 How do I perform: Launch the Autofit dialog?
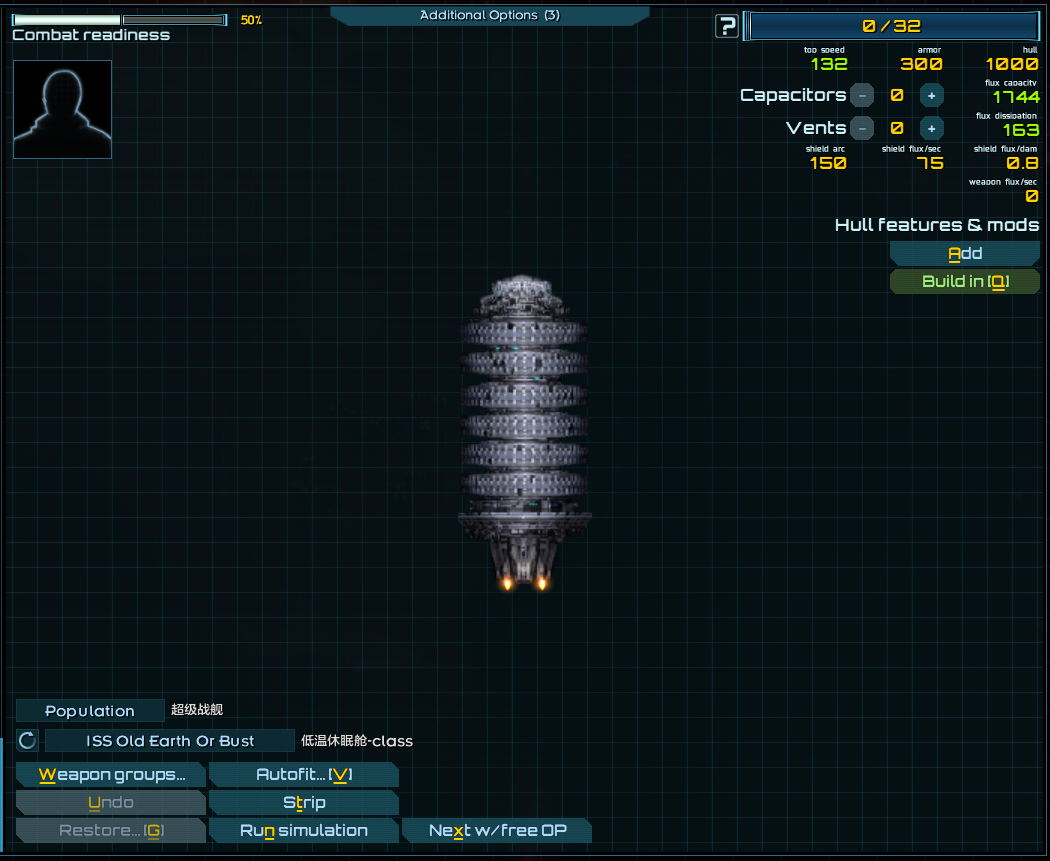coord(303,775)
